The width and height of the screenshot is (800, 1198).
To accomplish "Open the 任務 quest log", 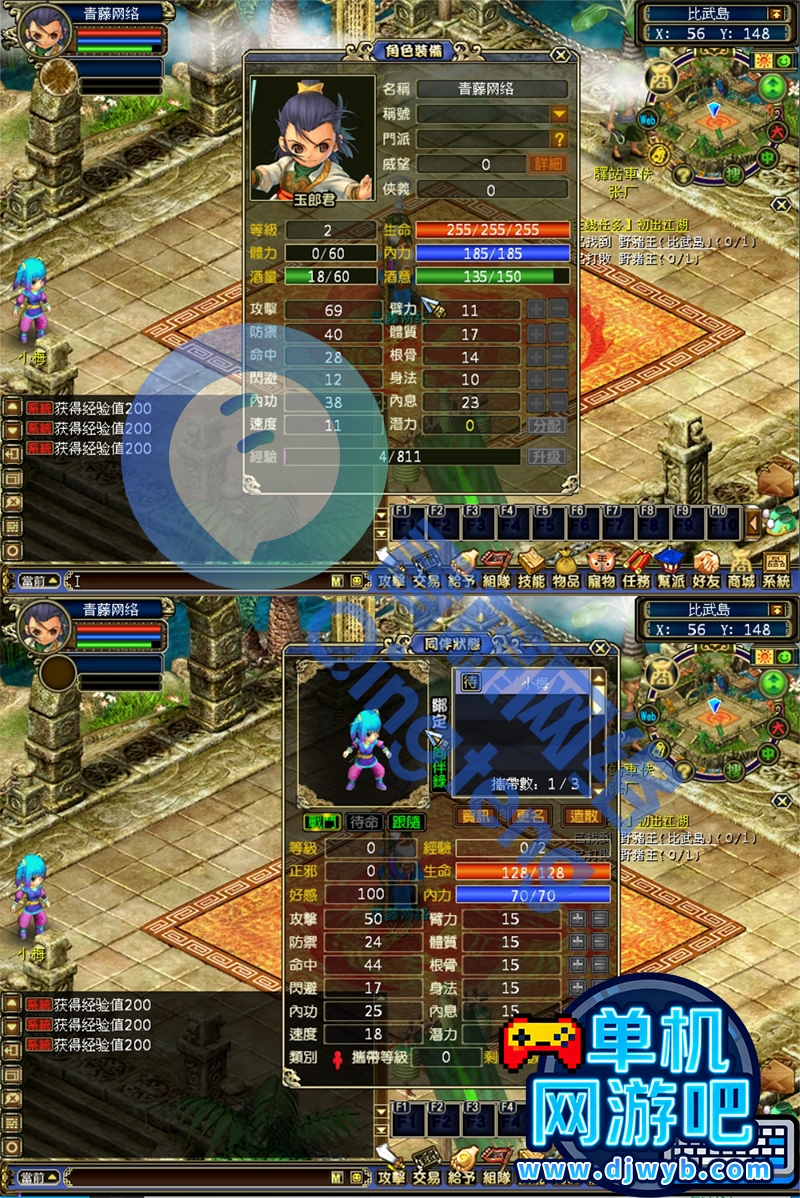I will pyautogui.click(x=636, y=570).
